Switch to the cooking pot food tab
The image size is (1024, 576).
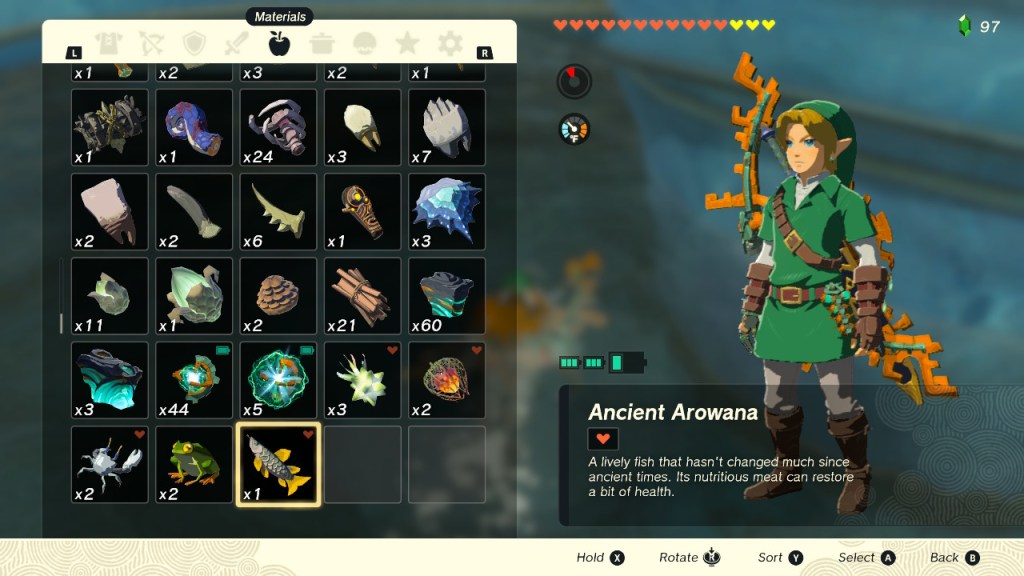pyautogui.click(x=322, y=43)
